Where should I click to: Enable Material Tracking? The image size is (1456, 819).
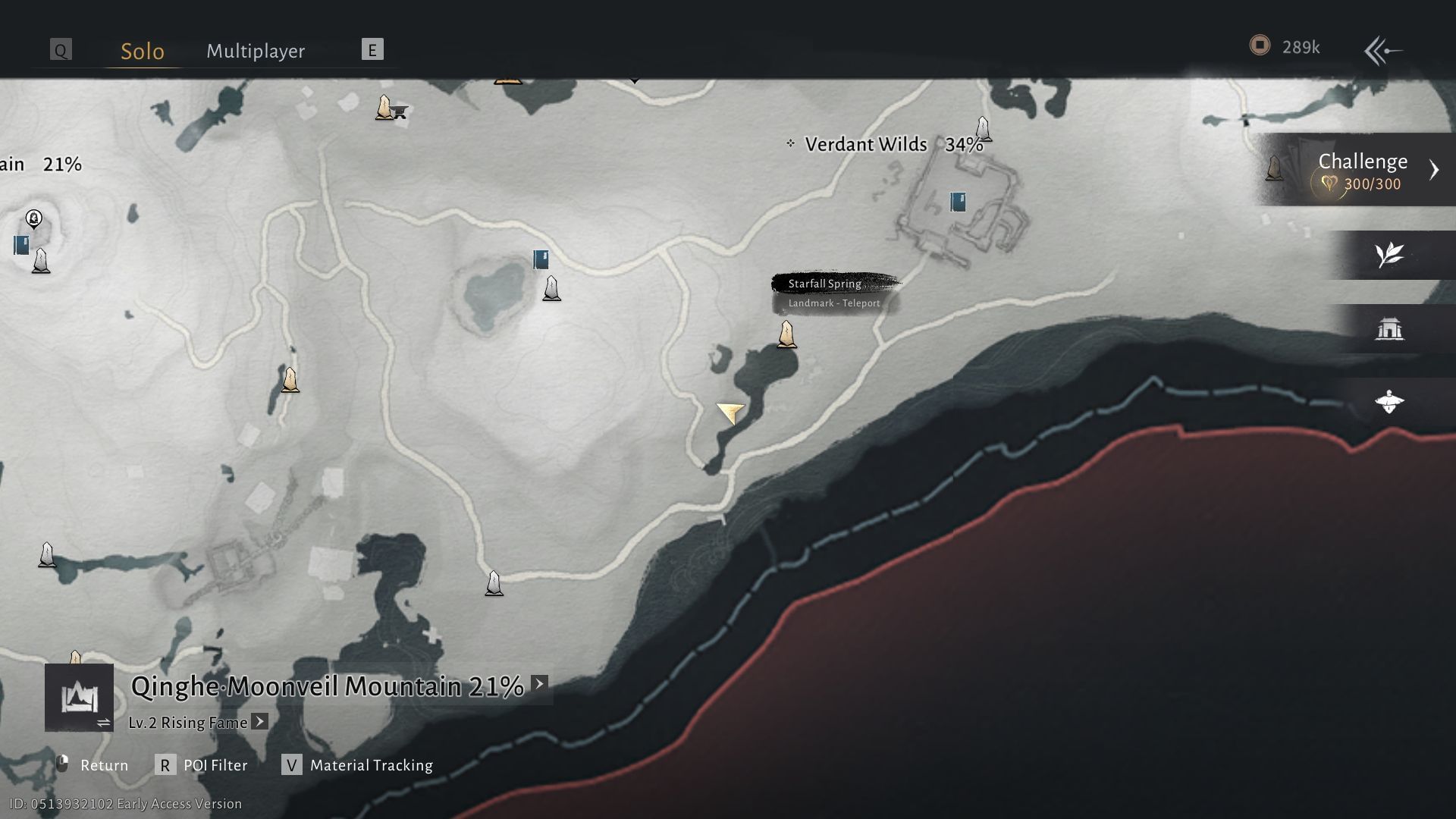coord(369,765)
